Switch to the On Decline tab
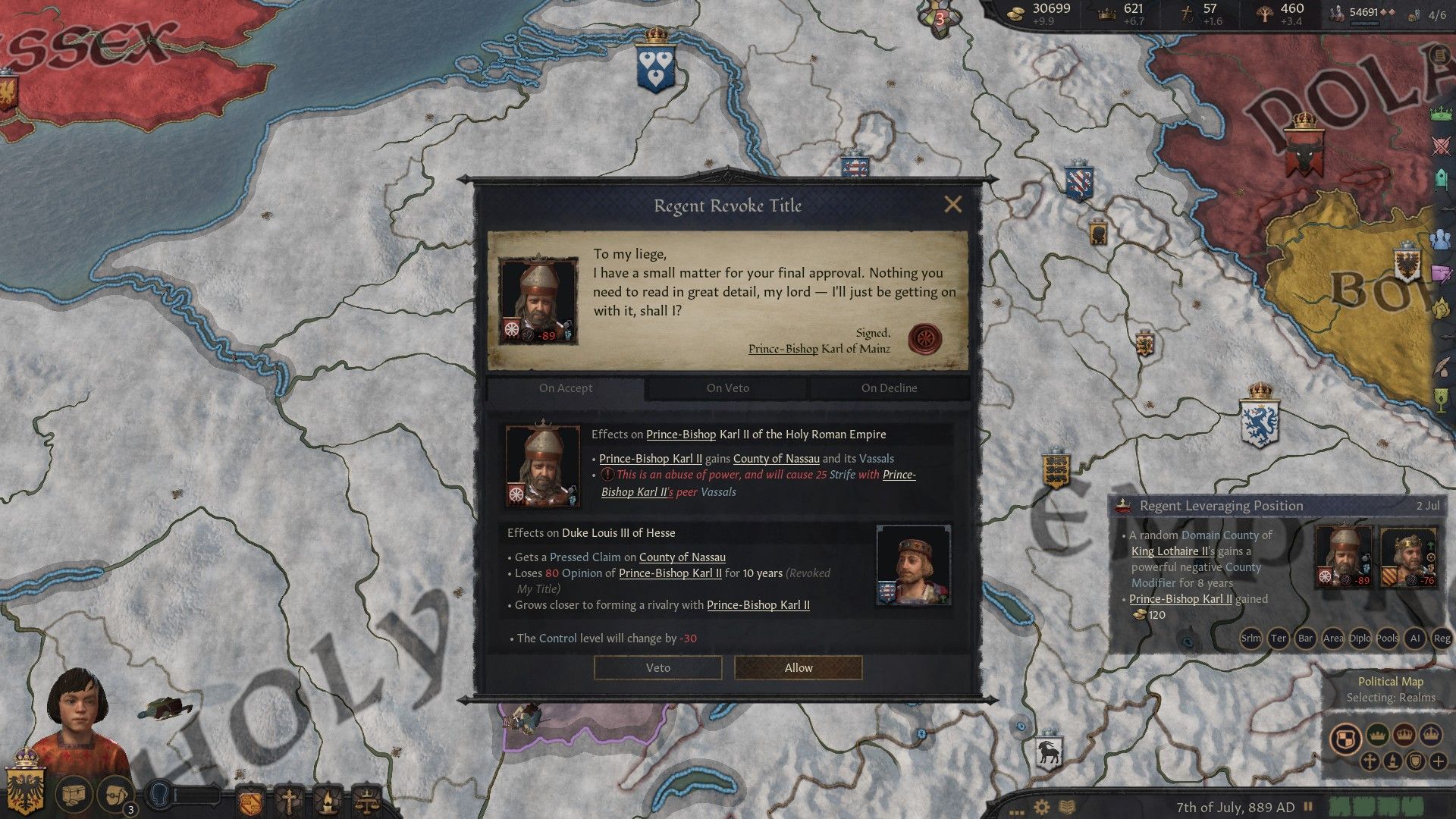This screenshot has width=1456, height=819. pos(890,388)
